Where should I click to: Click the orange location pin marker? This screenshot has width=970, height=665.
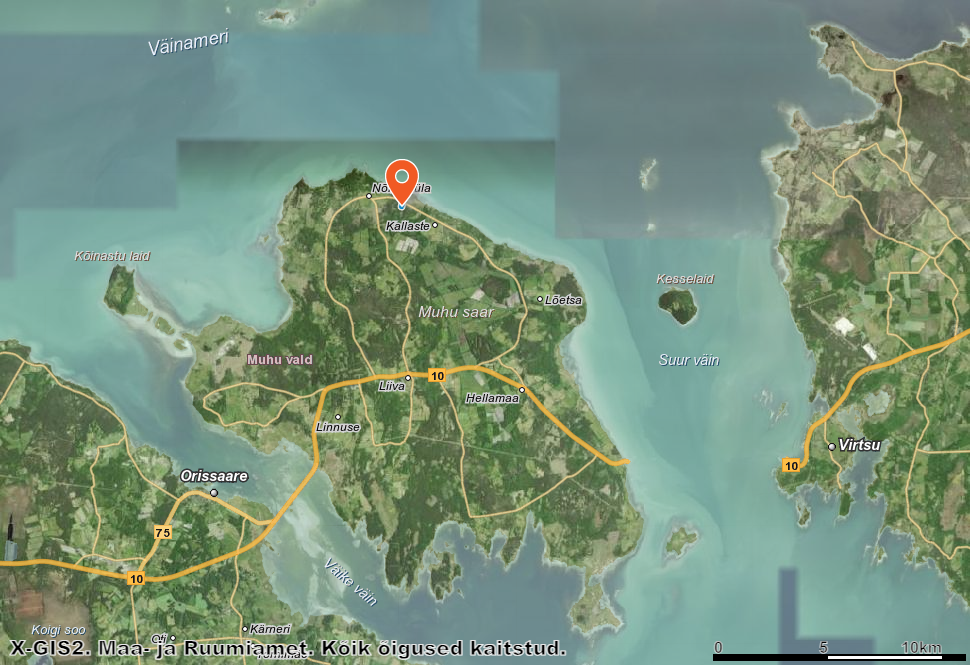(x=402, y=182)
